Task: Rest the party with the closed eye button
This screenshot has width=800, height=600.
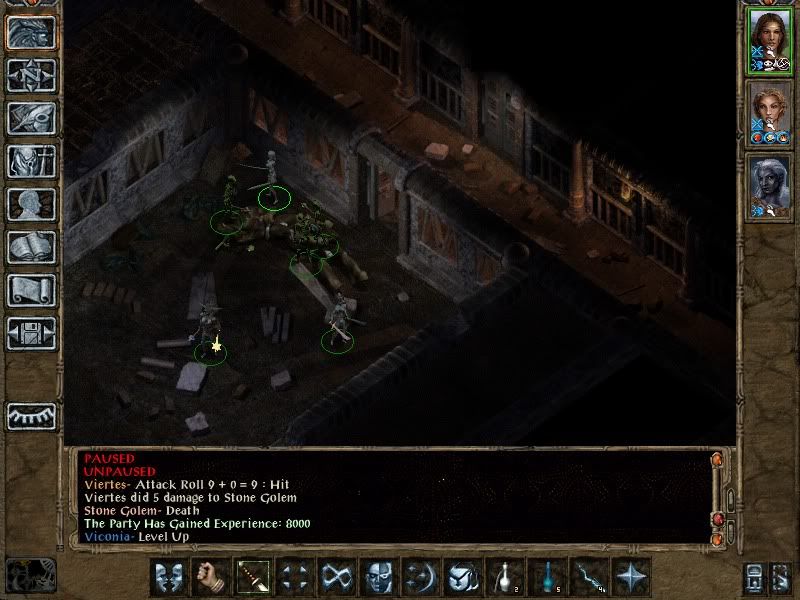Action: 32,415
